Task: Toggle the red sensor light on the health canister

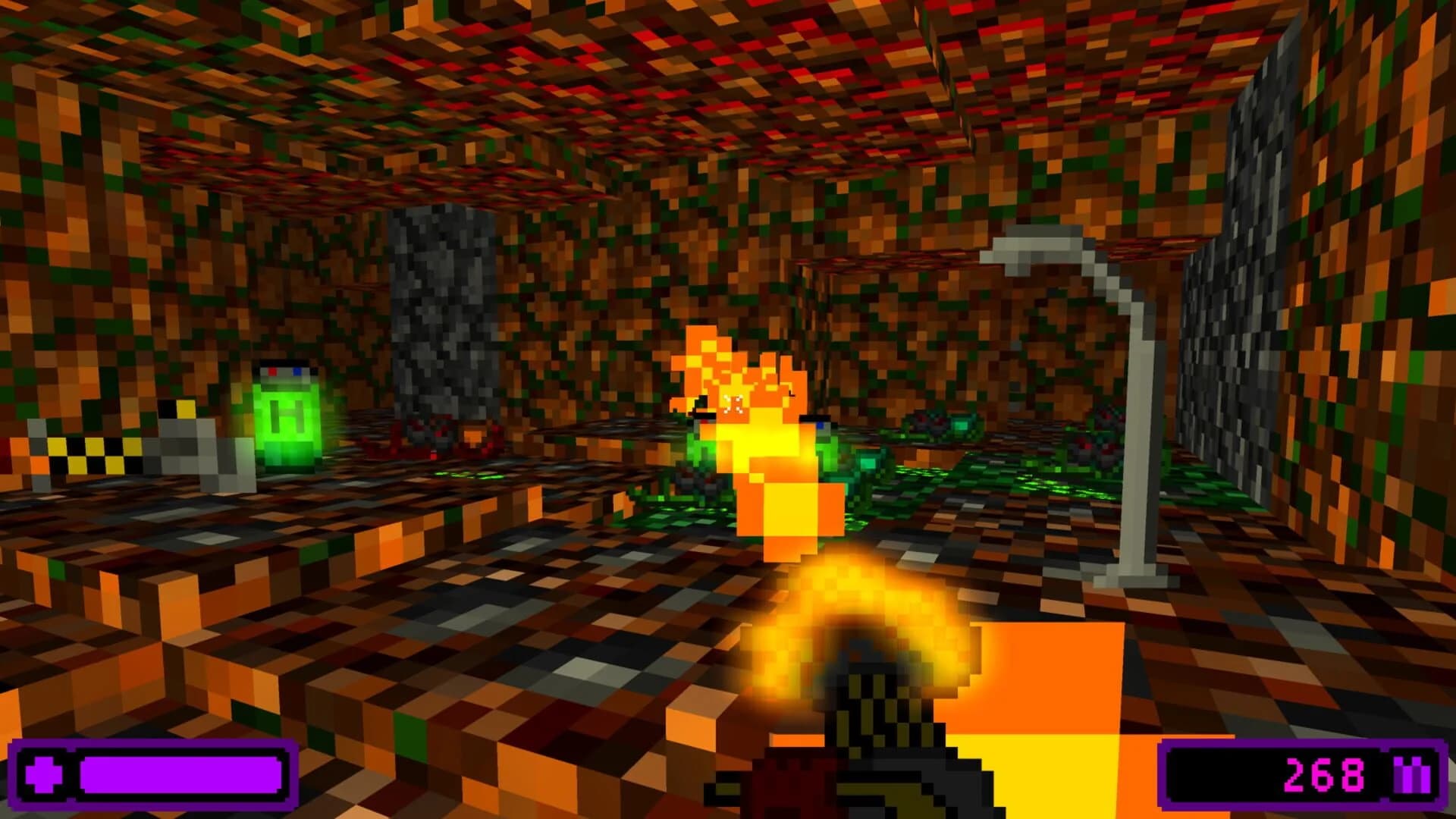Action: pyautogui.click(x=273, y=372)
